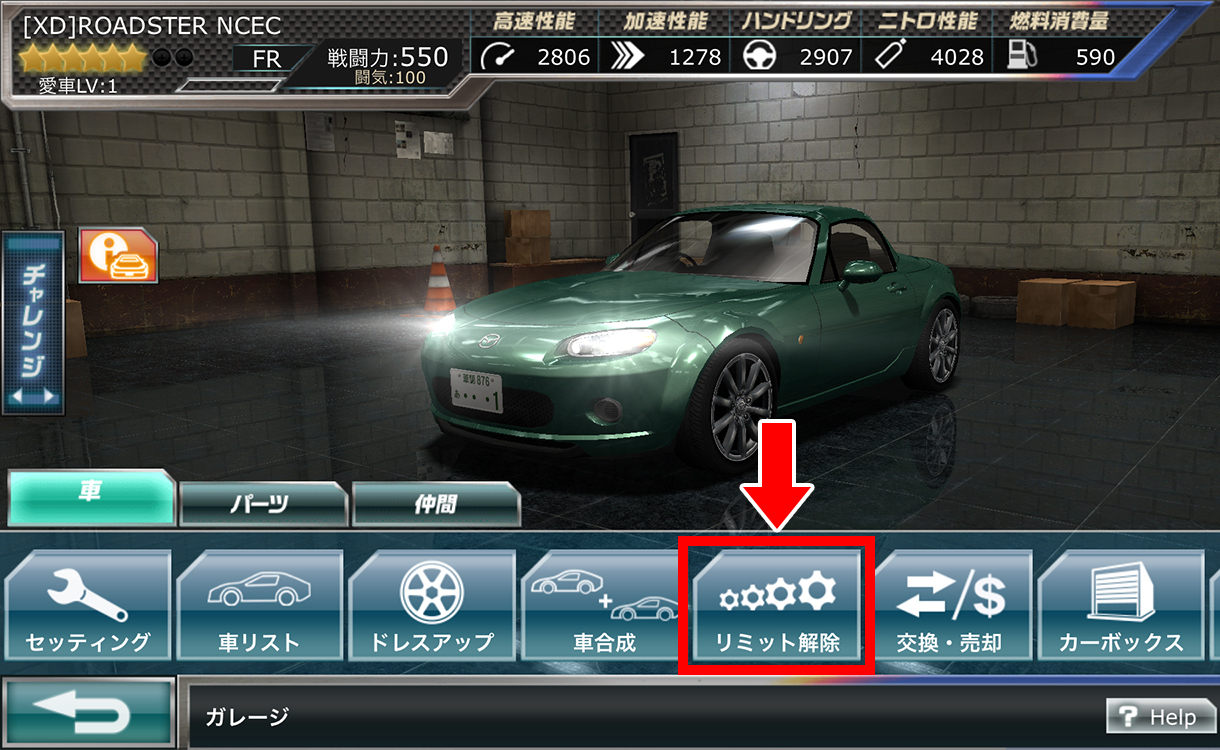Open the カーボックス car box
This screenshot has height=750, width=1220.
click(x=1120, y=607)
